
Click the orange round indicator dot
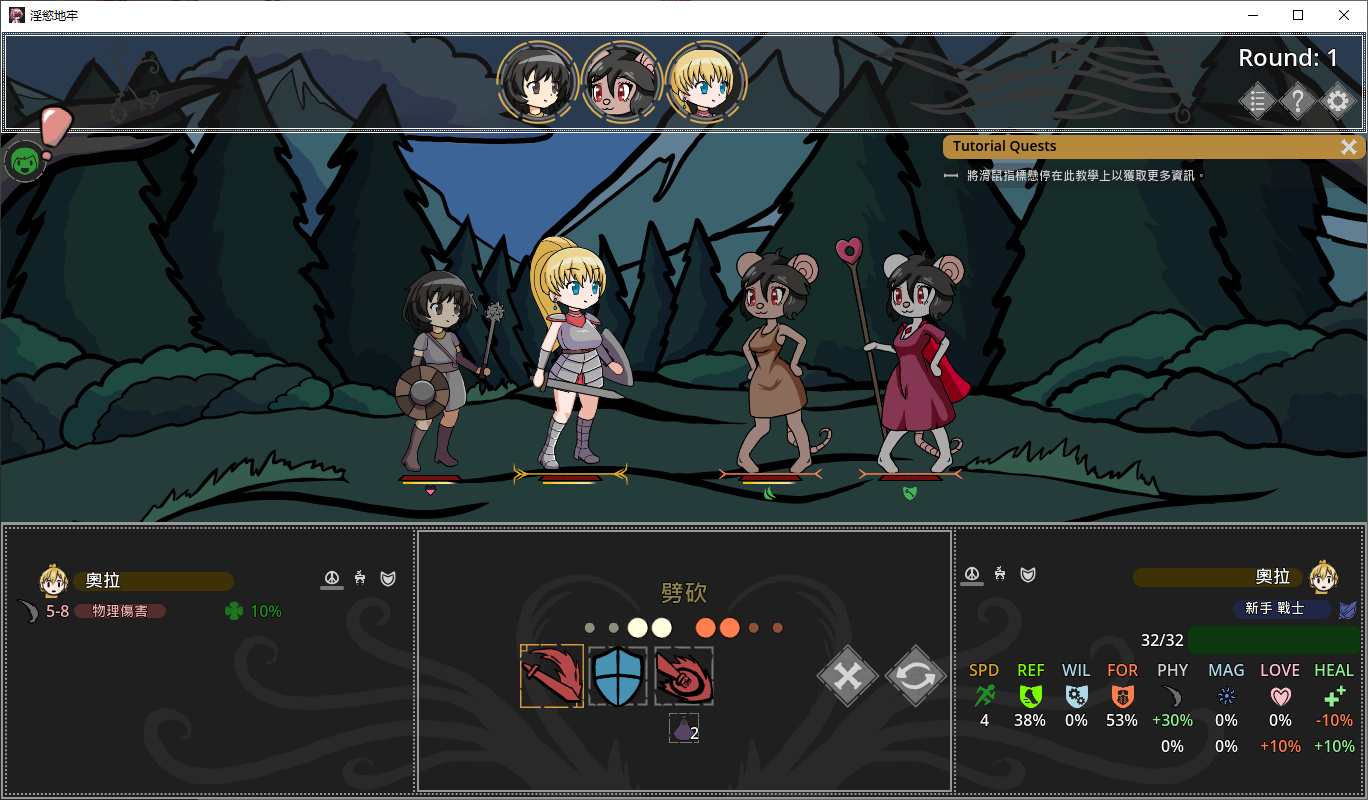click(x=704, y=627)
